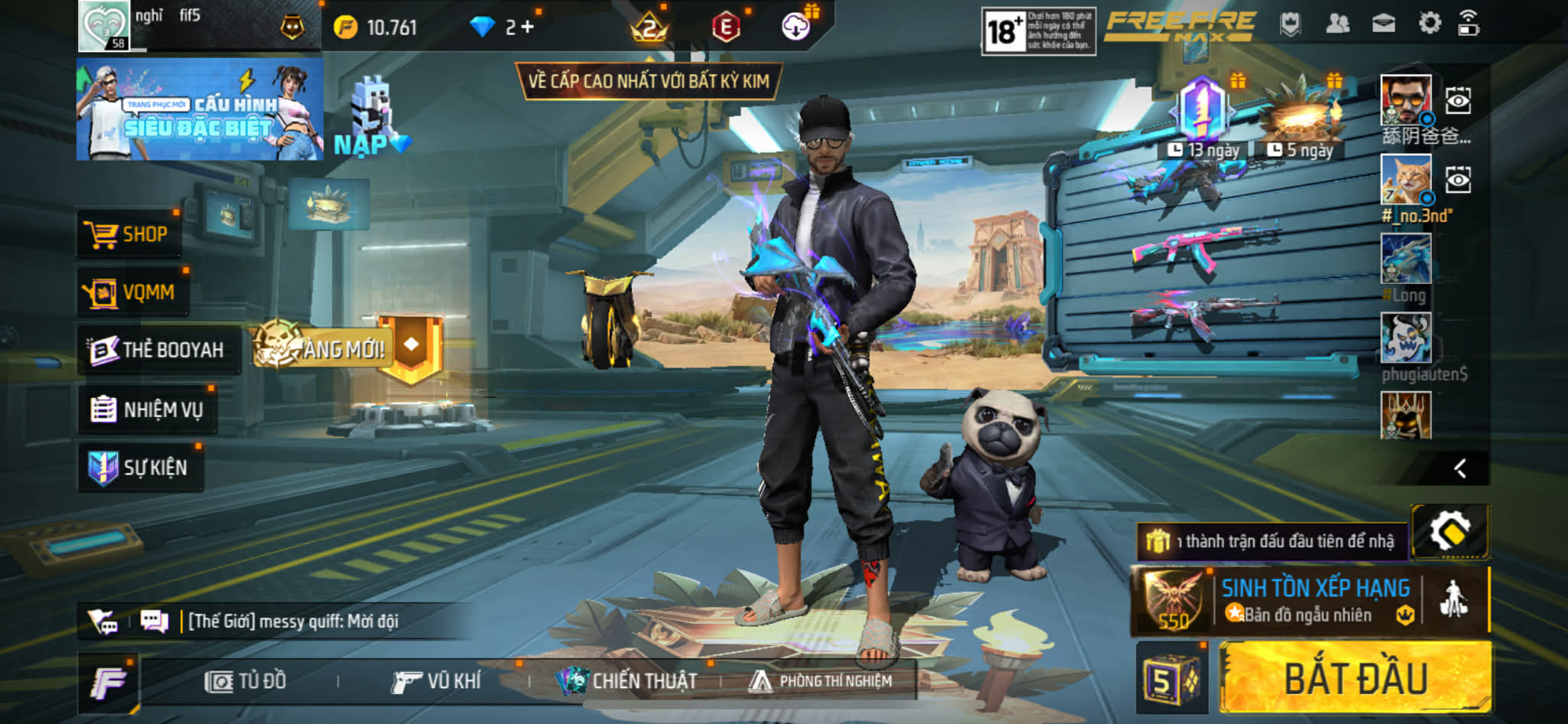Click the CẤU HÌNH SIÊU ĐẶC BIỆT banner
This screenshot has height=724, width=1568.
coord(199,109)
